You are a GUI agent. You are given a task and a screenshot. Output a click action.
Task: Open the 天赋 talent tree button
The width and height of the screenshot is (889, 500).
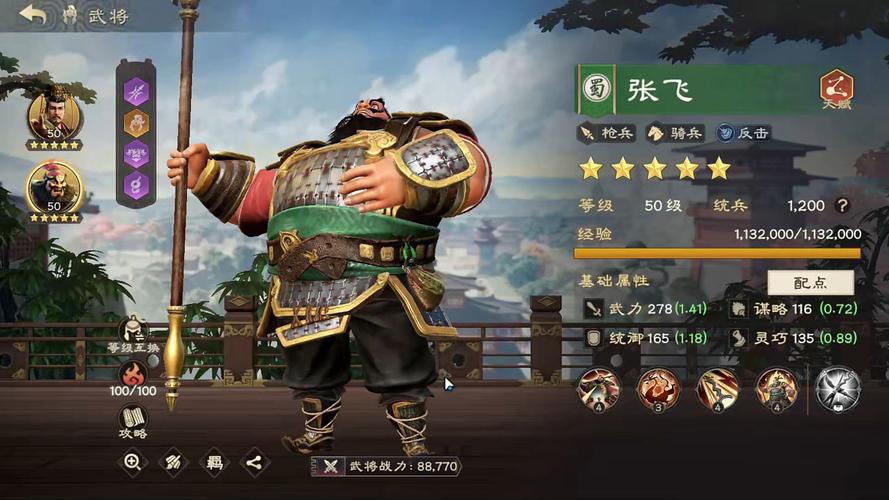[836, 89]
